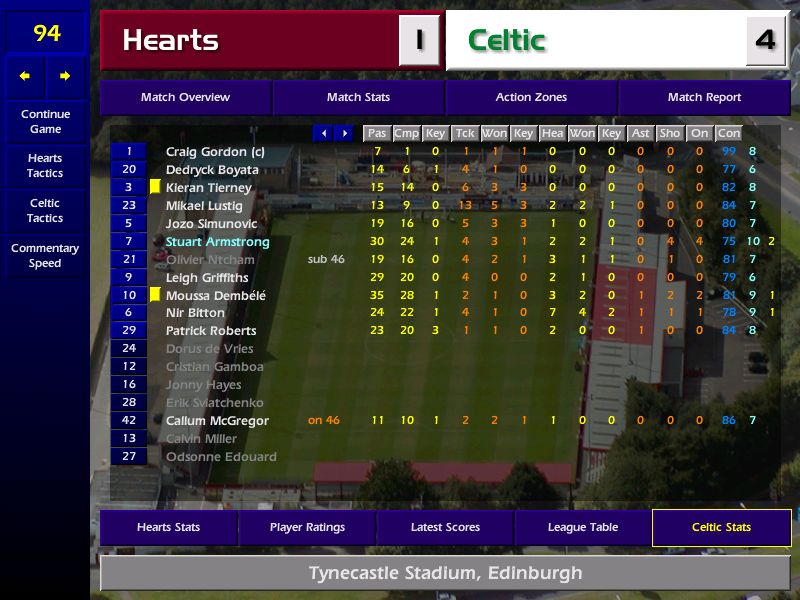Click the stats column left scroll arrow

coord(323,133)
